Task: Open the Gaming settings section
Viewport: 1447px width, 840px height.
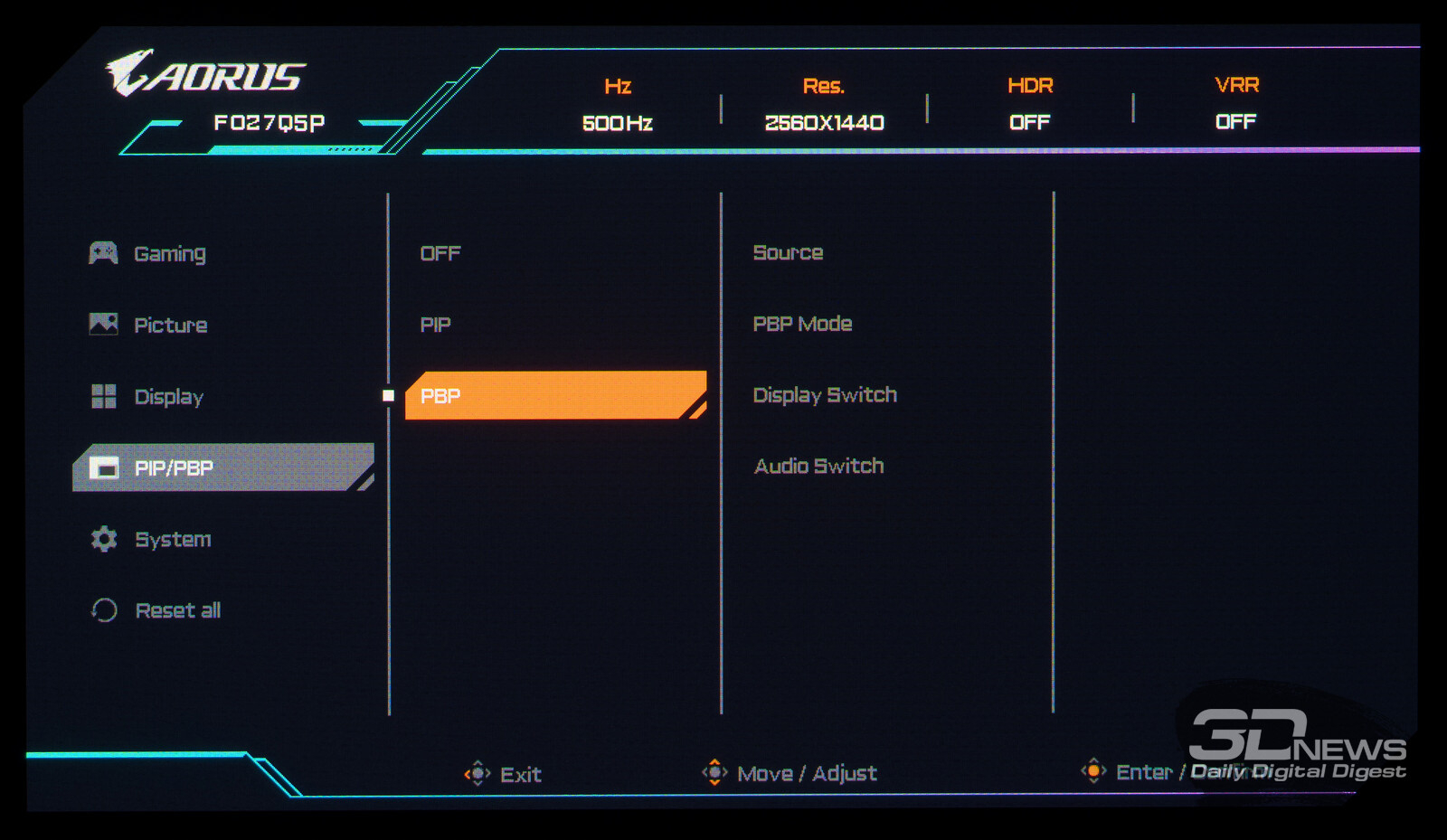Action: point(169,253)
